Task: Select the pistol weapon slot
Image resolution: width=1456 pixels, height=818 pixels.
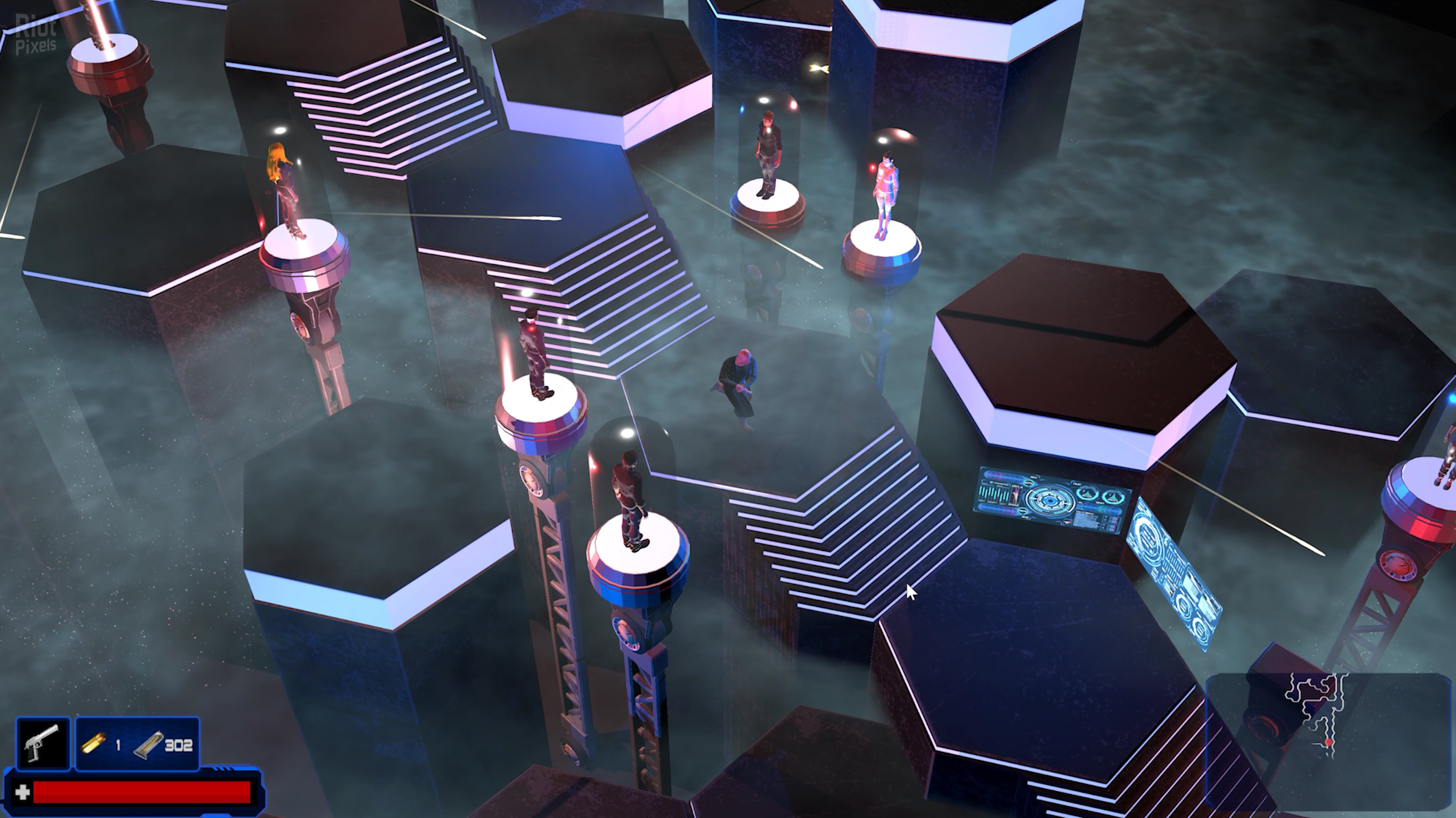Action: (43, 744)
